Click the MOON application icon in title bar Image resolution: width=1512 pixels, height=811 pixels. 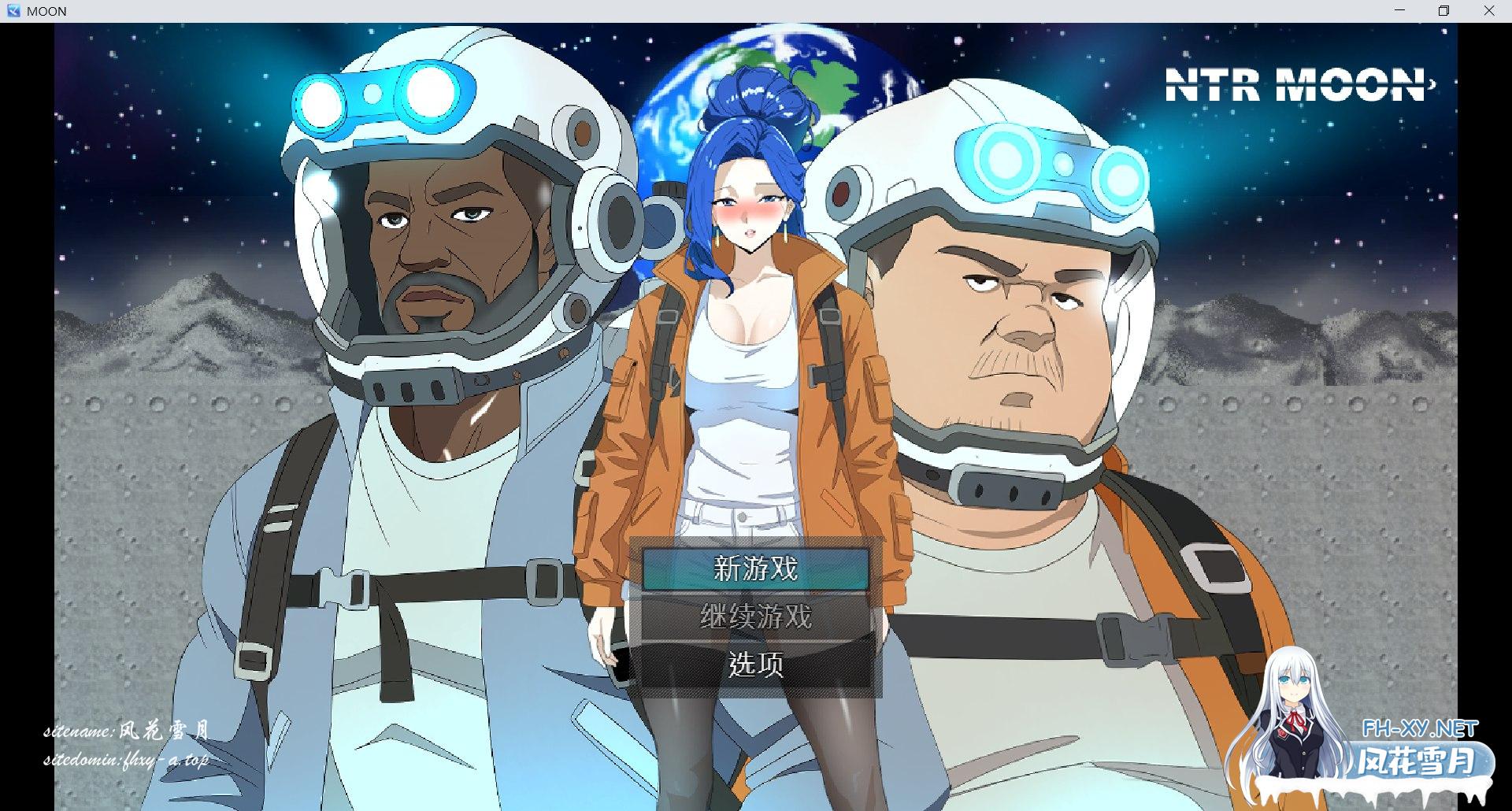point(13,11)
